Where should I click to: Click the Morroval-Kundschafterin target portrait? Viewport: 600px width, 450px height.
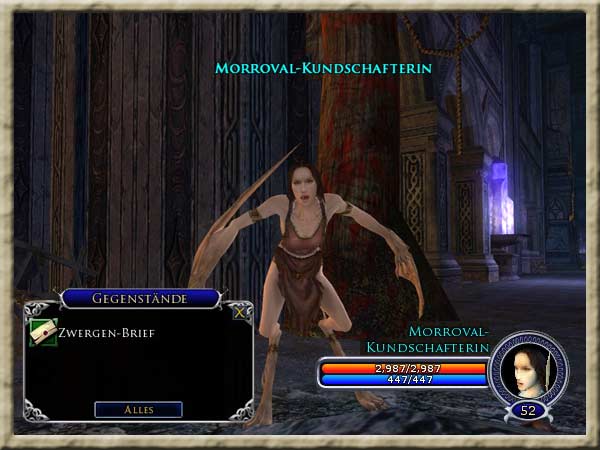527,369
